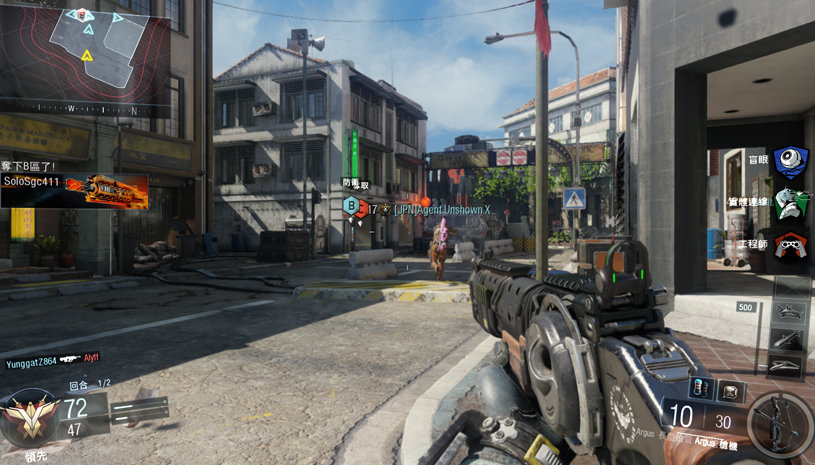This screenshot has height=465, width=815.
Task: Activate the bow specialist weapon dial
Action: click(x=779, y=426)
